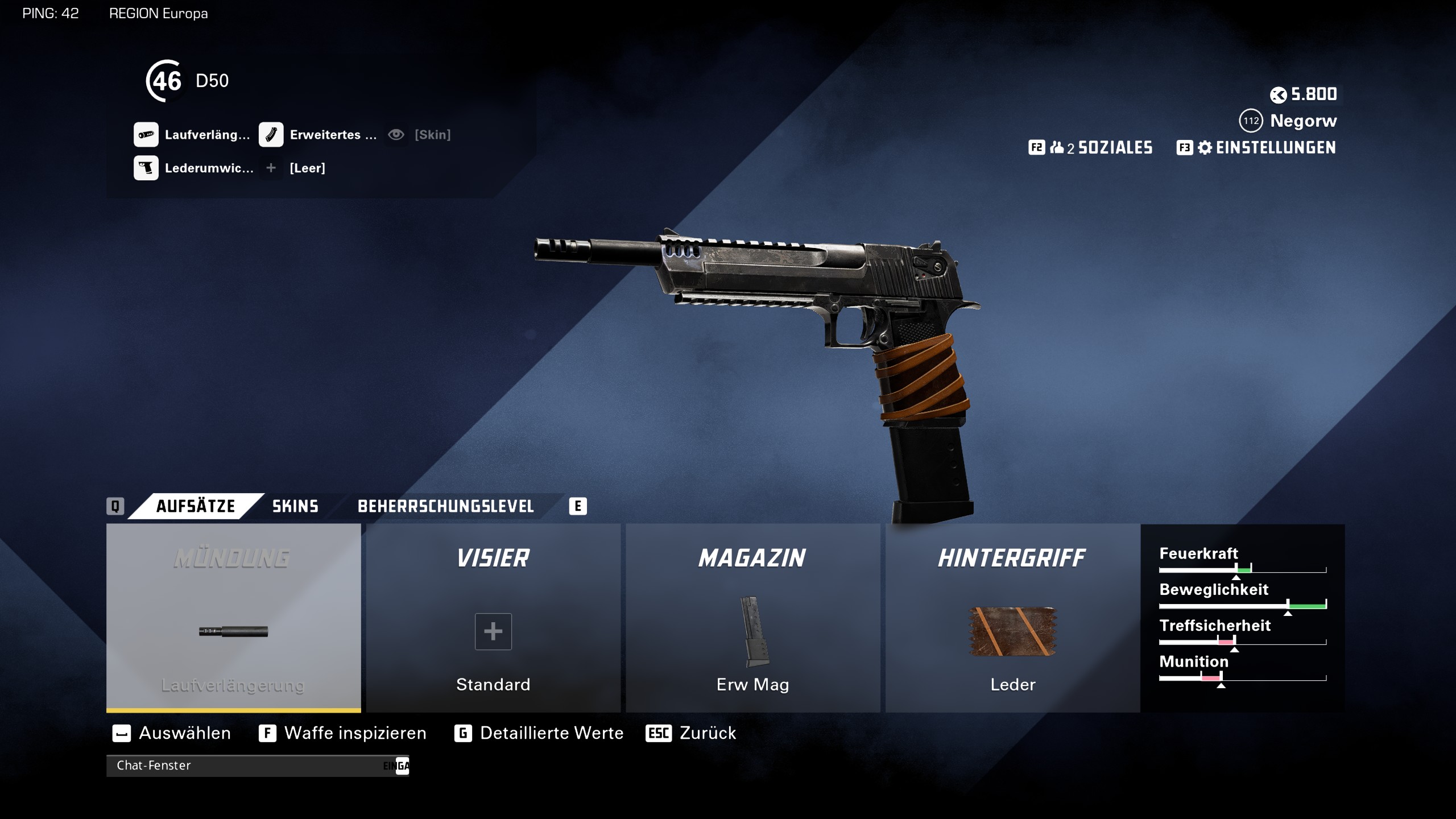Select the Erweitertes magazine summary entry
The height and width of the screenshot is (819, 1456).
click(x=318, y=135)
